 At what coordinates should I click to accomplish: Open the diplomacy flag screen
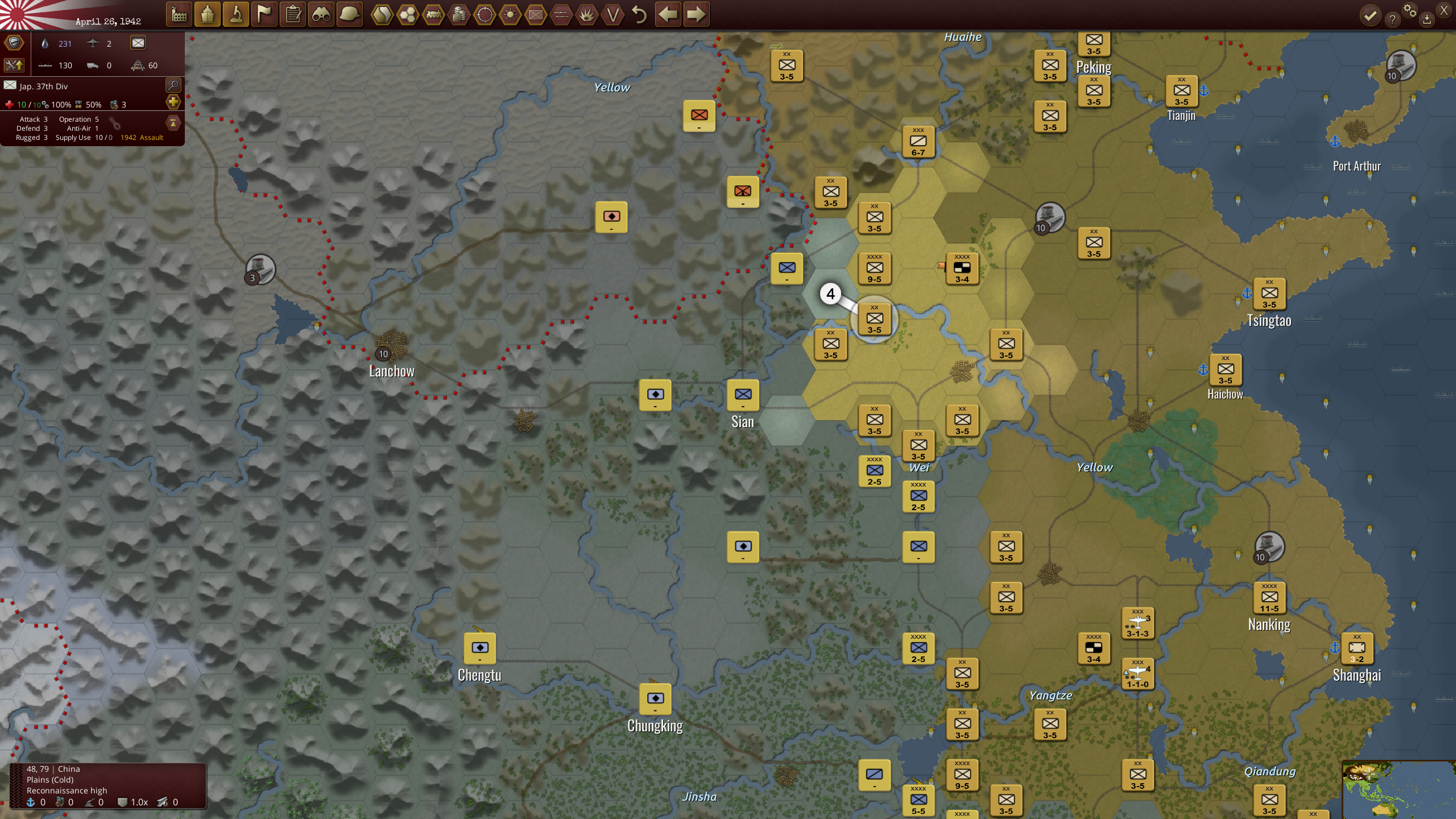point(264,15)
